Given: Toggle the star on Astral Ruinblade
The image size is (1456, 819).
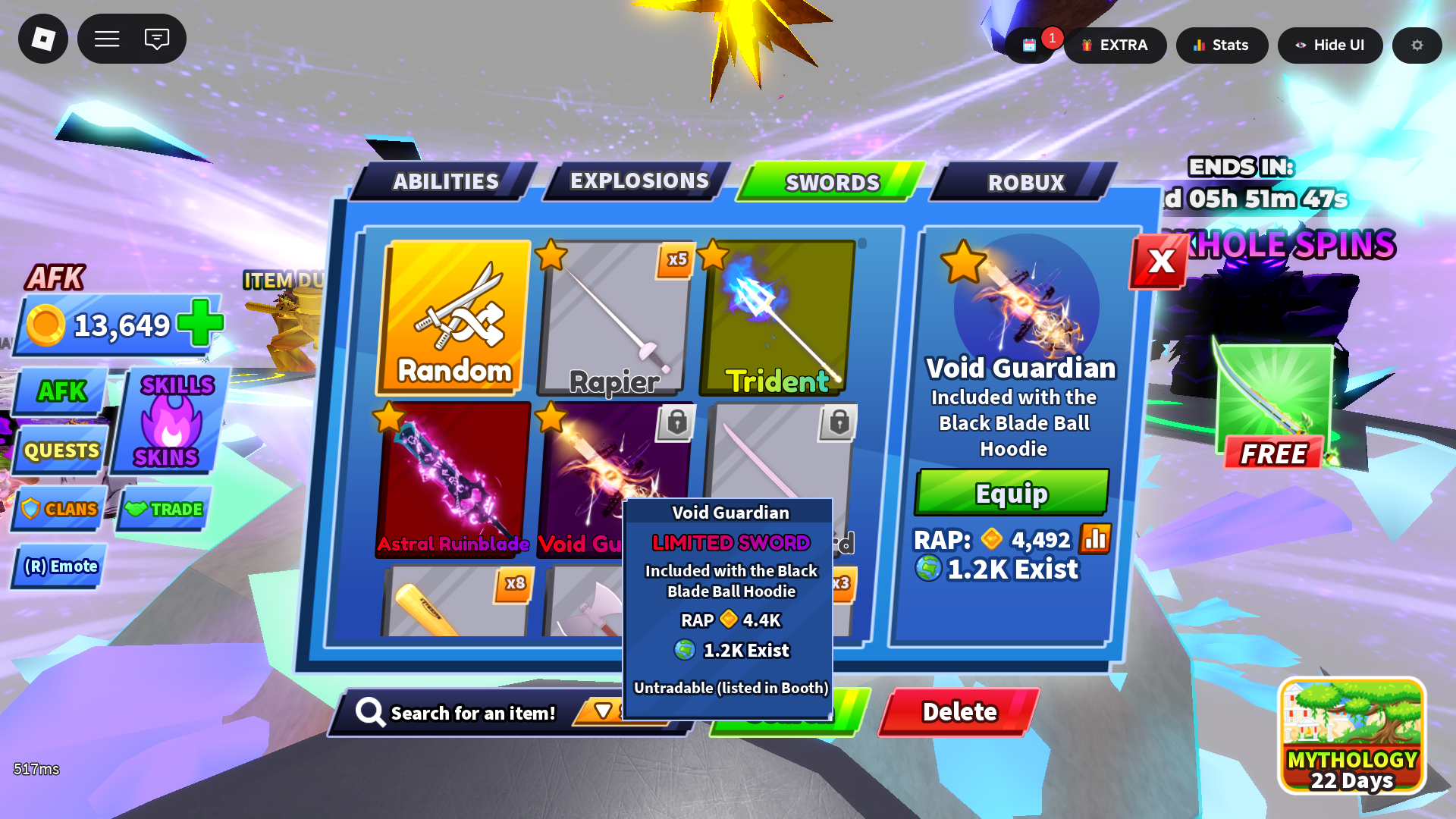Looking at the screenshot, I should click(389, 418).
